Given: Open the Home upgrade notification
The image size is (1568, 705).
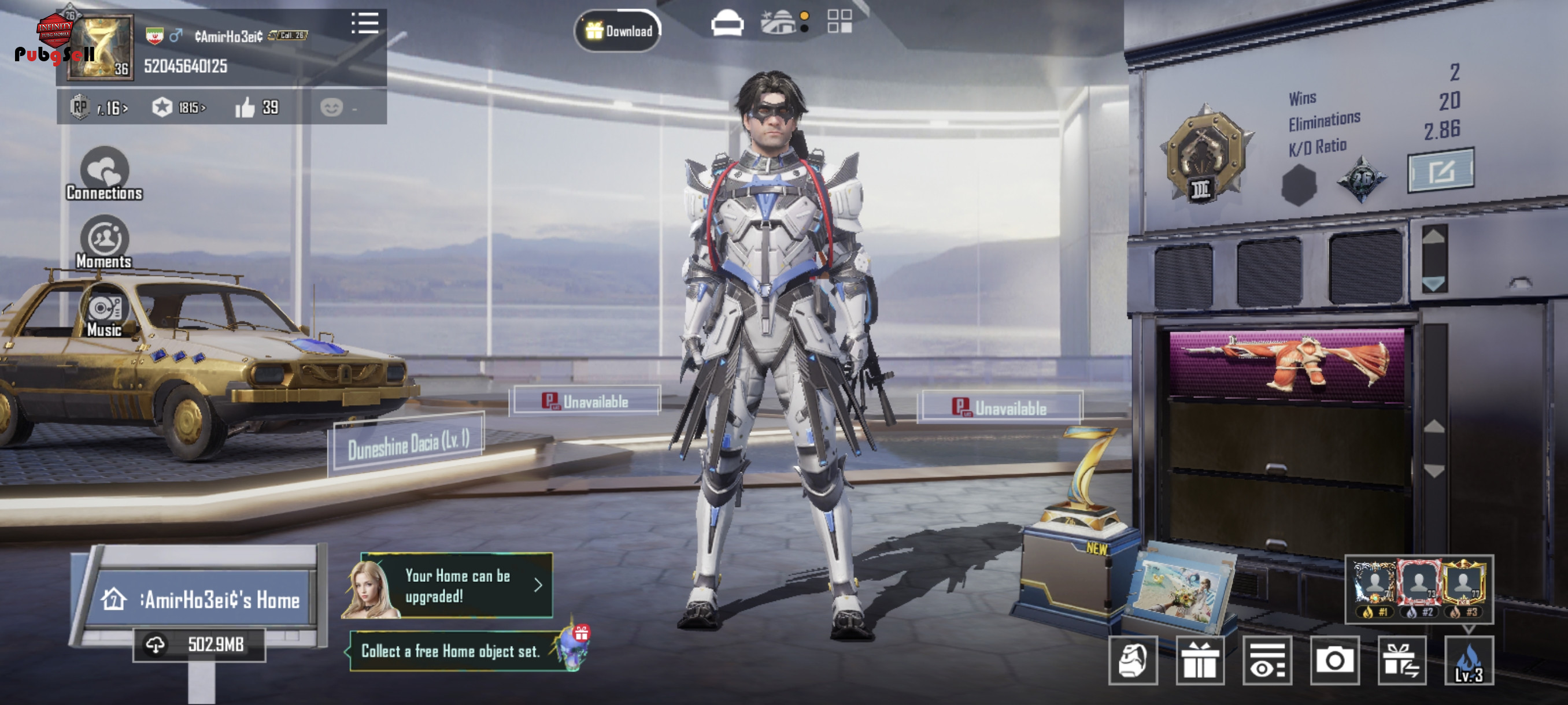Looking at the screenshot, I should (457, 585).
